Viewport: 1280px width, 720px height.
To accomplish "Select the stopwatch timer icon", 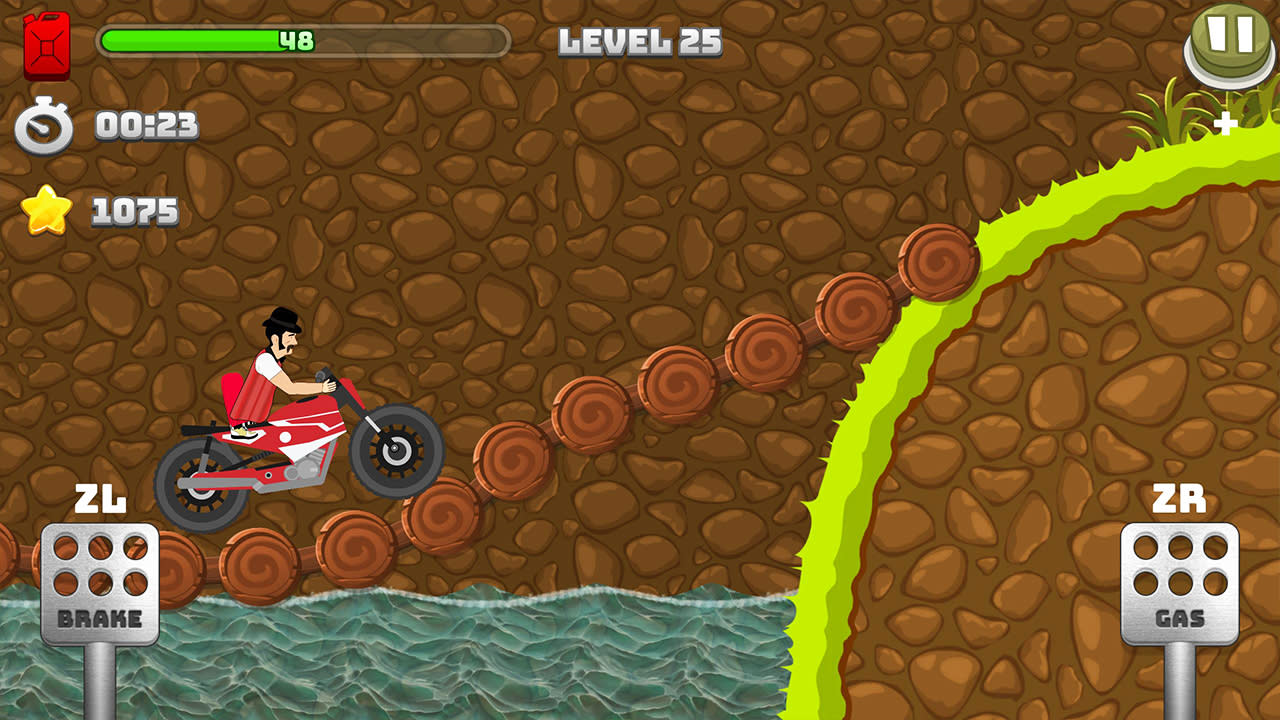I will click(x=44, y=127).
